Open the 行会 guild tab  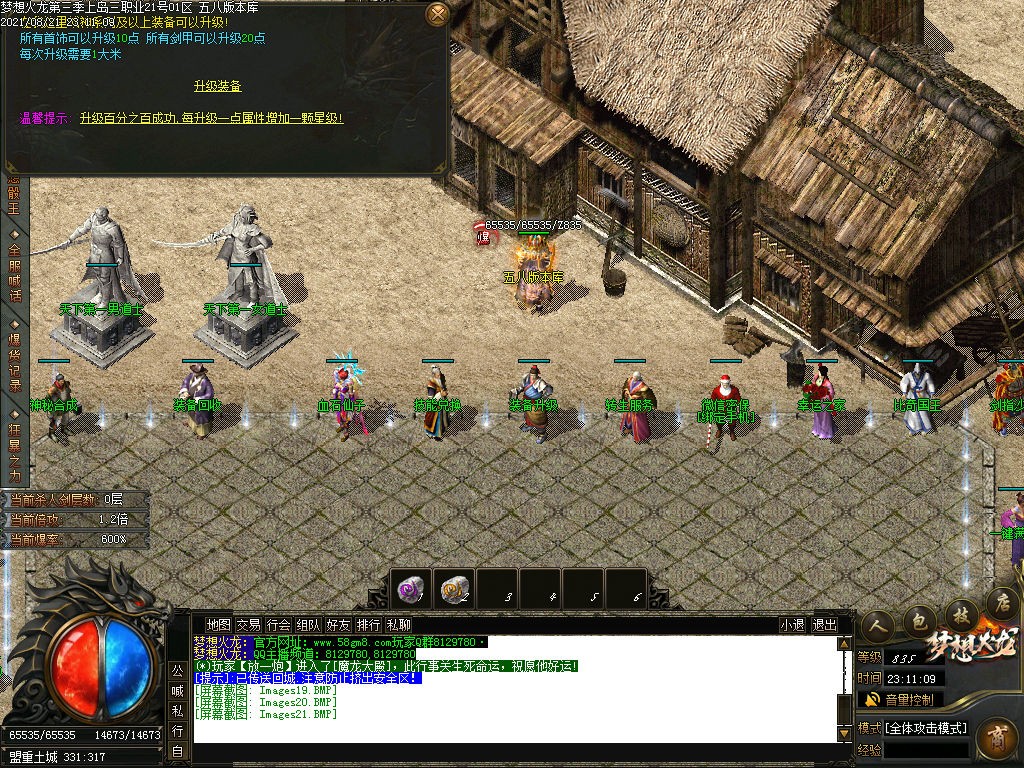tap(278, 625)
